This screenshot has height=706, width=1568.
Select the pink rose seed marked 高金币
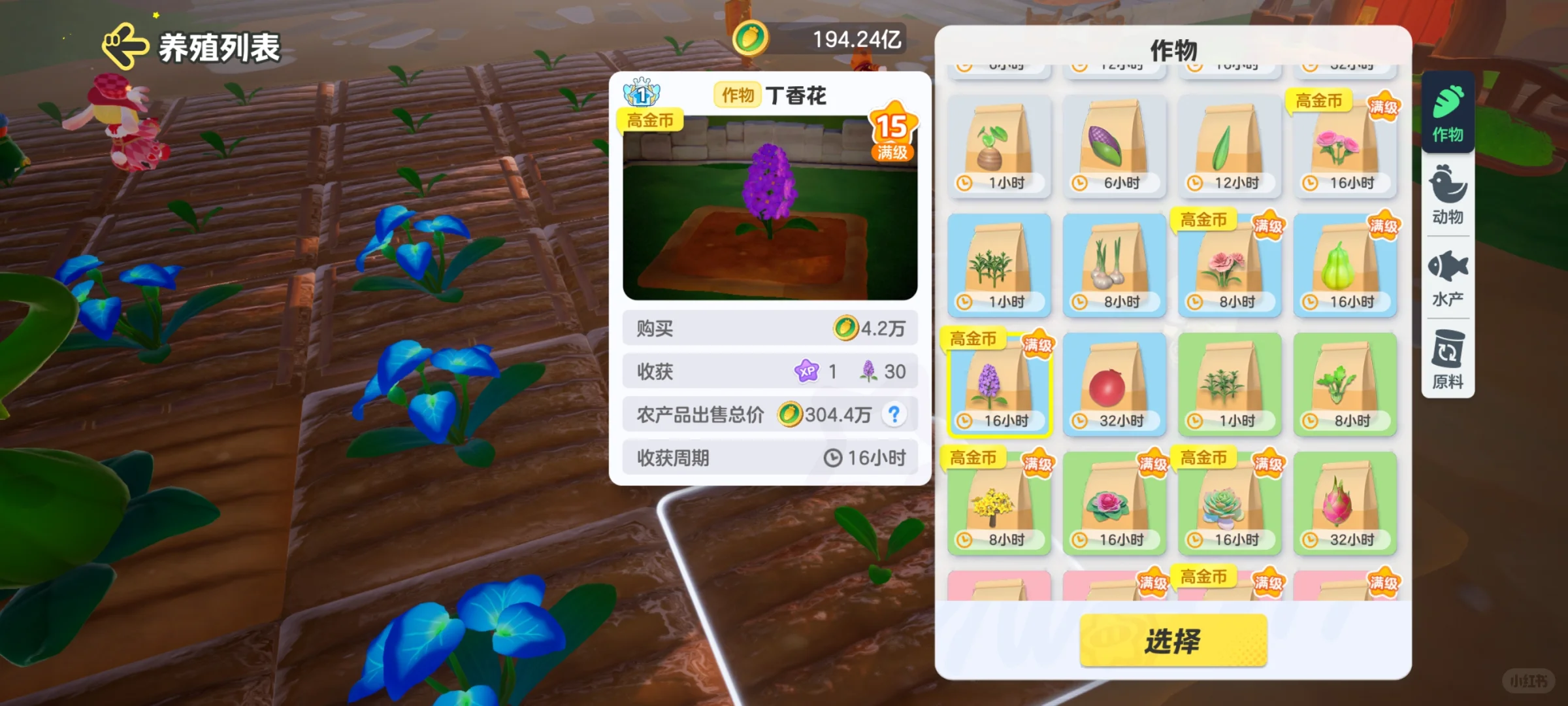point(1344,146)
